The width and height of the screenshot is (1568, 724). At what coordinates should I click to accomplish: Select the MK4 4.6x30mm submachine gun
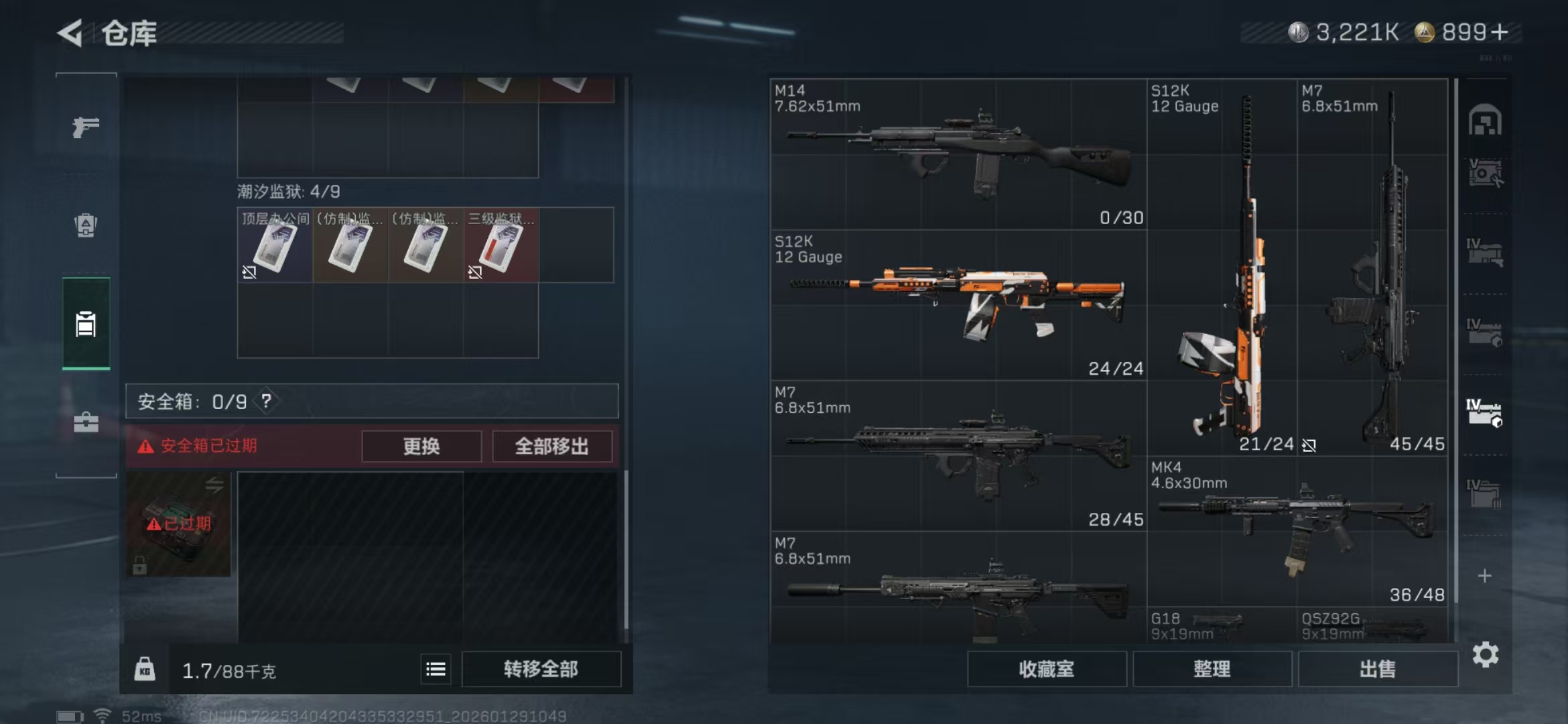[1297, 531]
